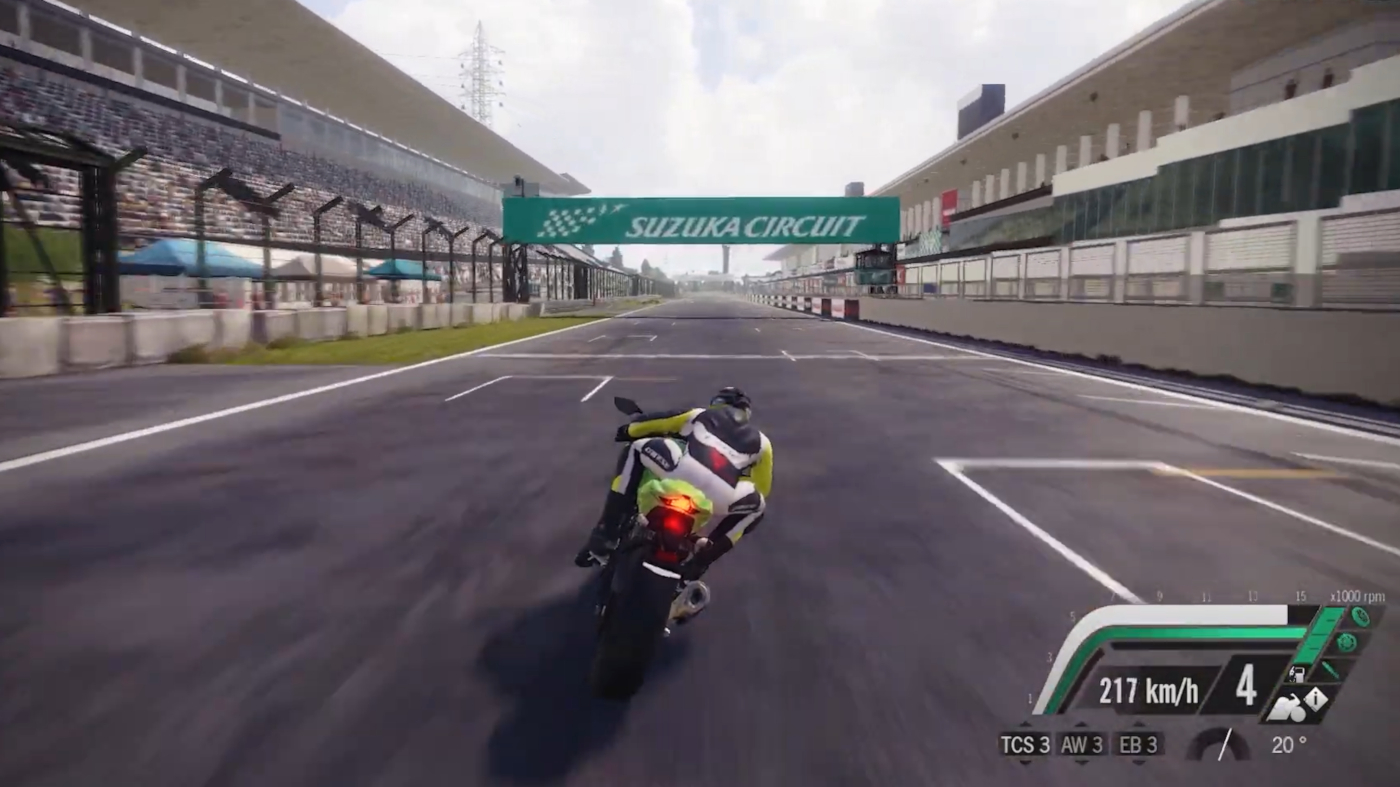Click the lean angle gauge
This screenshot has height=787, width=1400.
(x=1219, y=745)
